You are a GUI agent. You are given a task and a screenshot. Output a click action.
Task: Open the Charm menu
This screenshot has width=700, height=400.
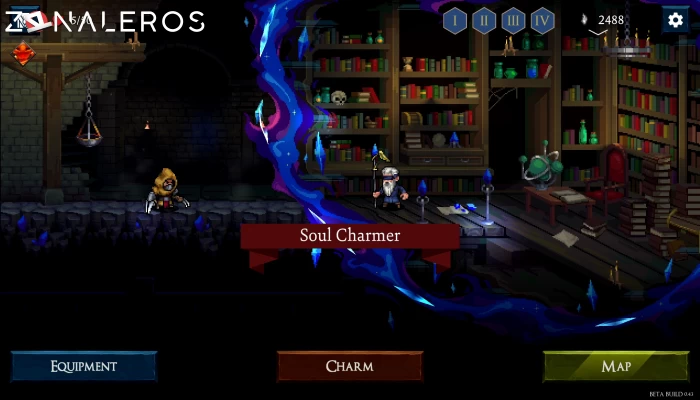click(x=349, y=366)
